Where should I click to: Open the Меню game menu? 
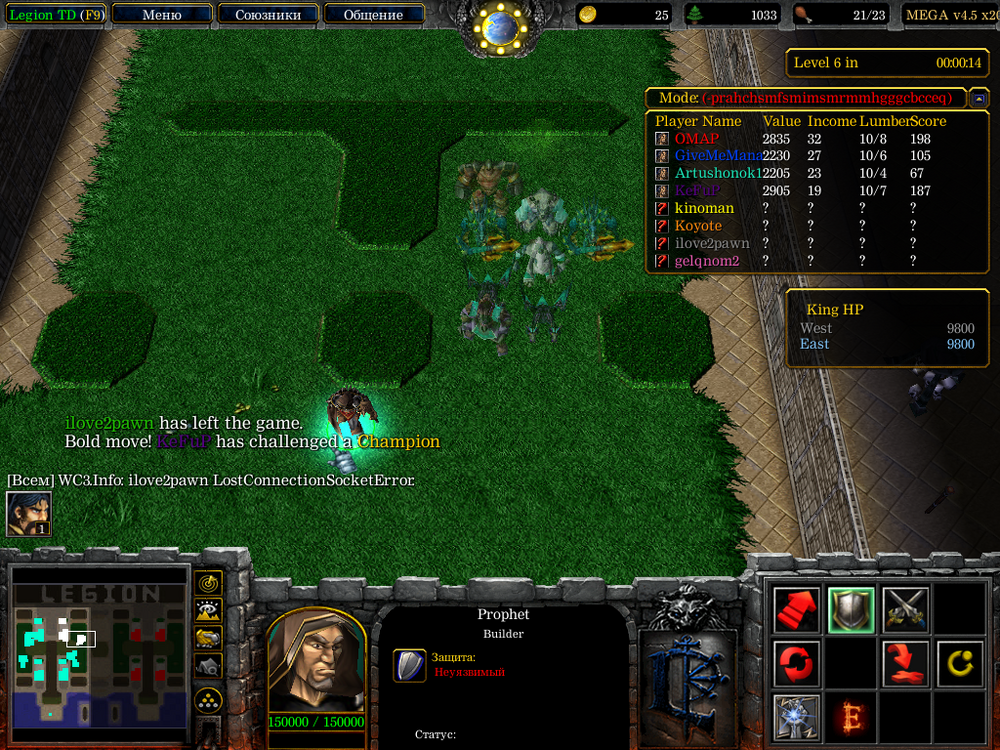pos(162,14)
